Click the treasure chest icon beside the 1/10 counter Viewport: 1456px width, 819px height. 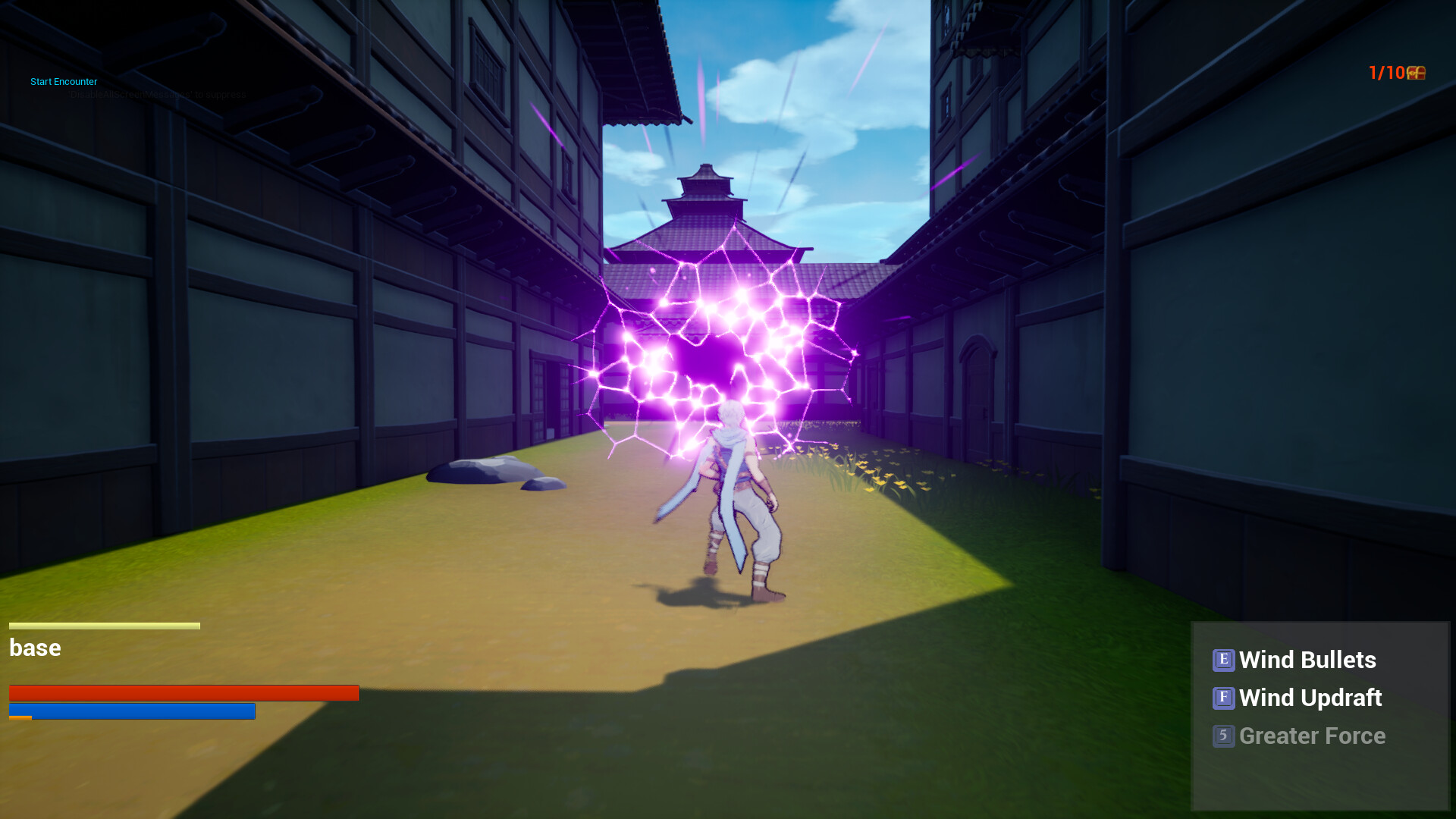[x=1417, y=73]
